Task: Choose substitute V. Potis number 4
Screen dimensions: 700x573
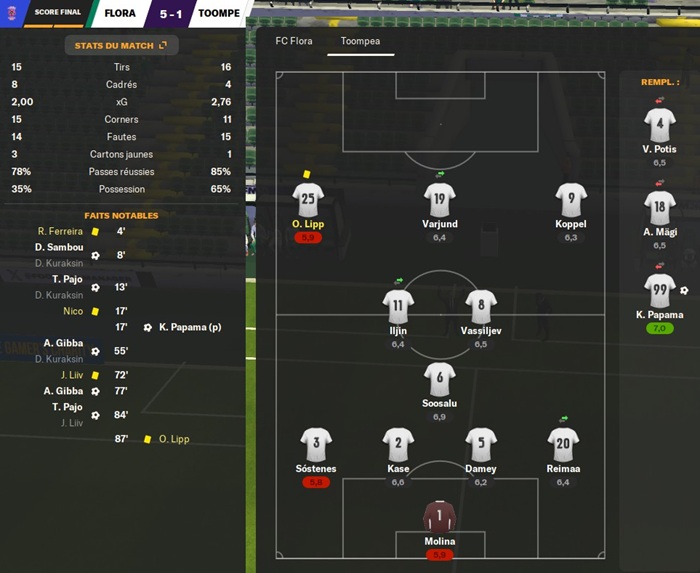Action: 660,124
